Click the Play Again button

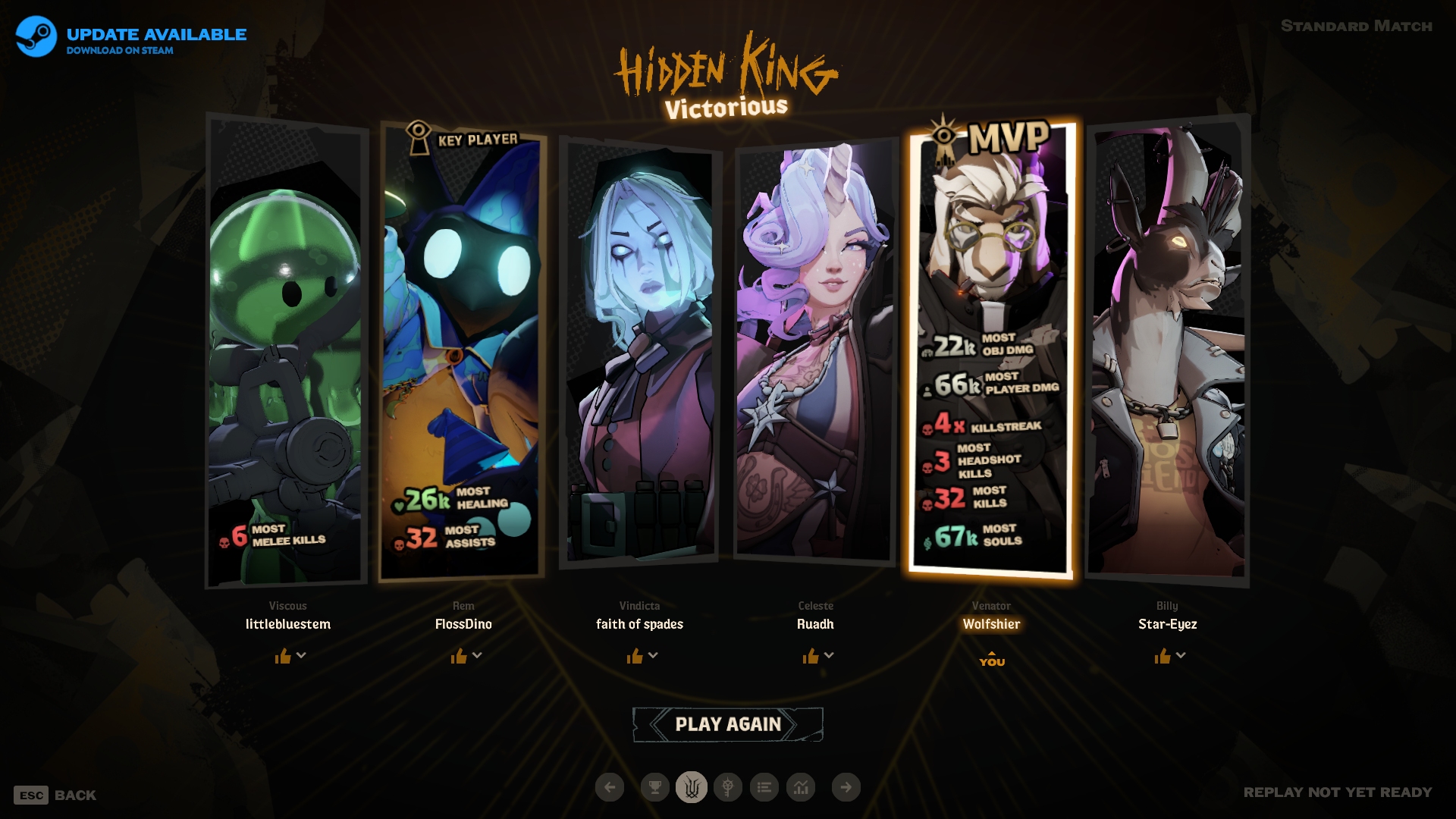pyautogui.click(x=727, y=724)
